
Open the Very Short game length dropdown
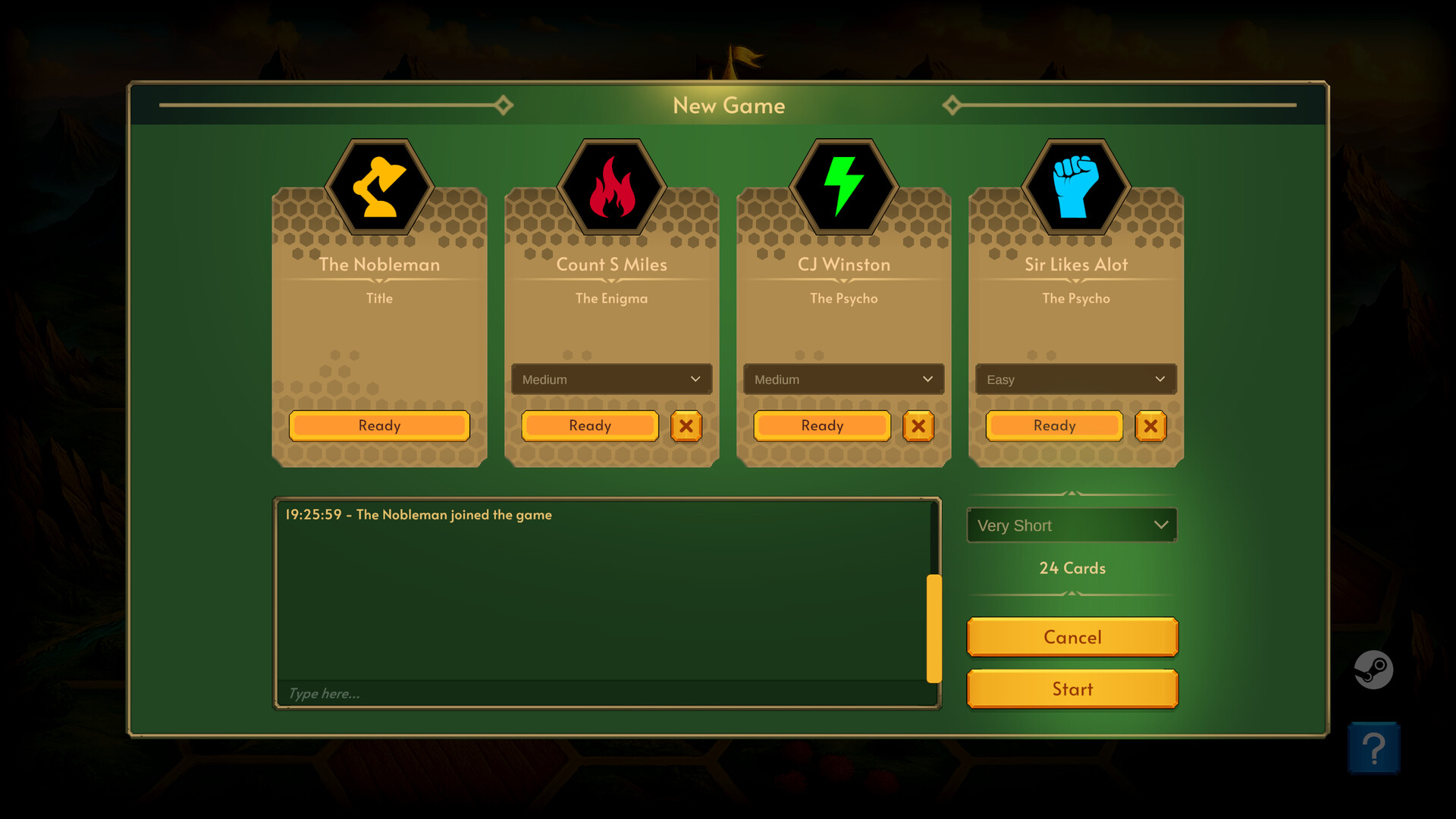[1072, 525]
